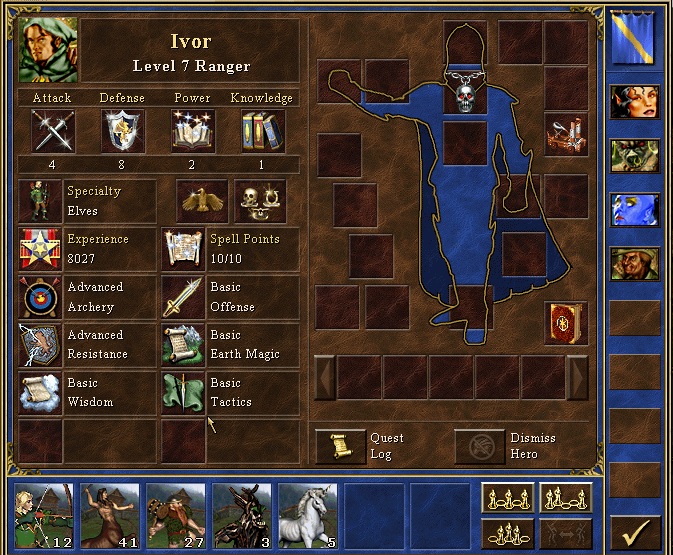This screenshot has height=555, width=673.
Task: Open the Quest Log
Action: tap(341, 446)
